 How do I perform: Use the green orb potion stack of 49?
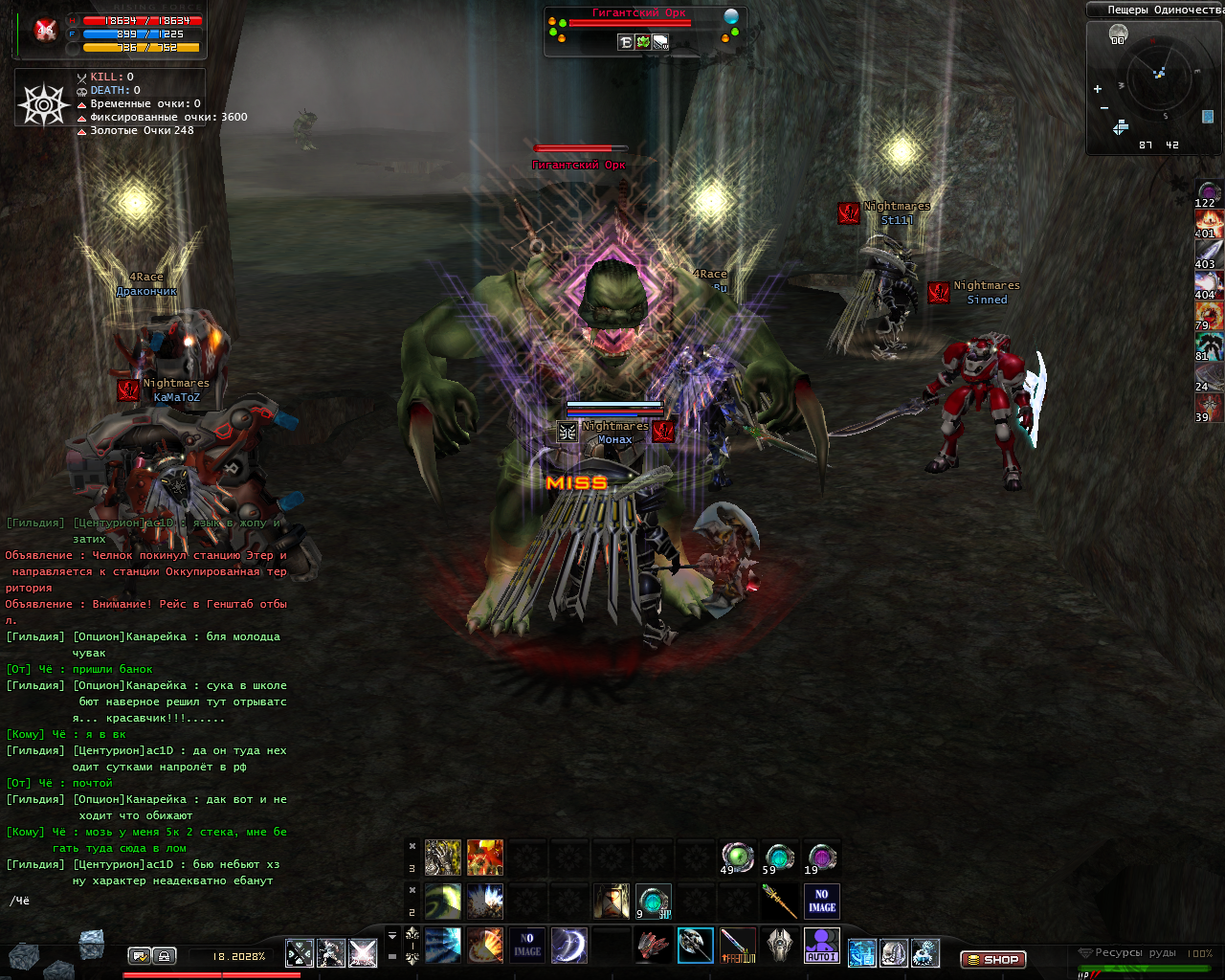tap(737, 857)
